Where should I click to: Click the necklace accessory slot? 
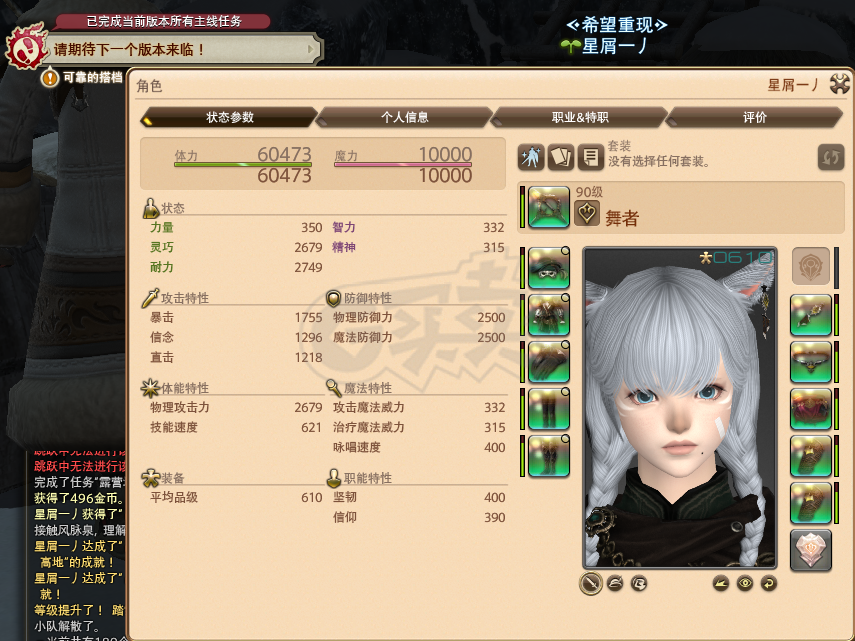pos(811,362)
